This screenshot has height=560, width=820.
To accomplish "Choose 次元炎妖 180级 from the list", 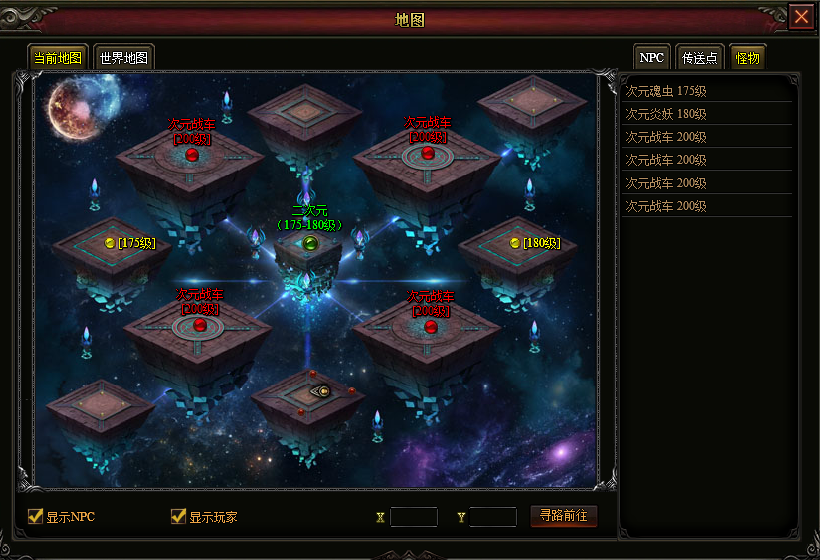I will (666, 114).
